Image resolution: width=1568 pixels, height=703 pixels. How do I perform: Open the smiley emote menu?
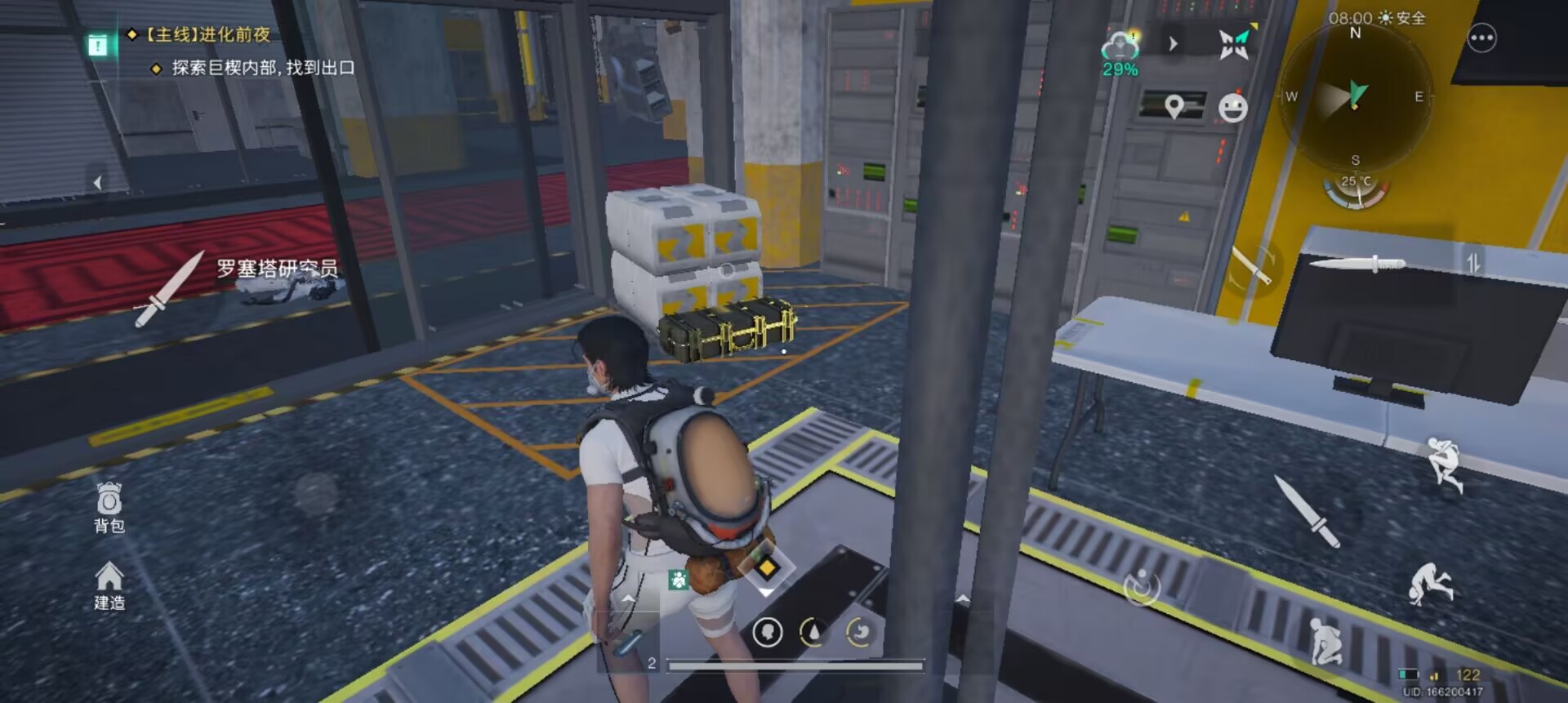[1232, 108]
